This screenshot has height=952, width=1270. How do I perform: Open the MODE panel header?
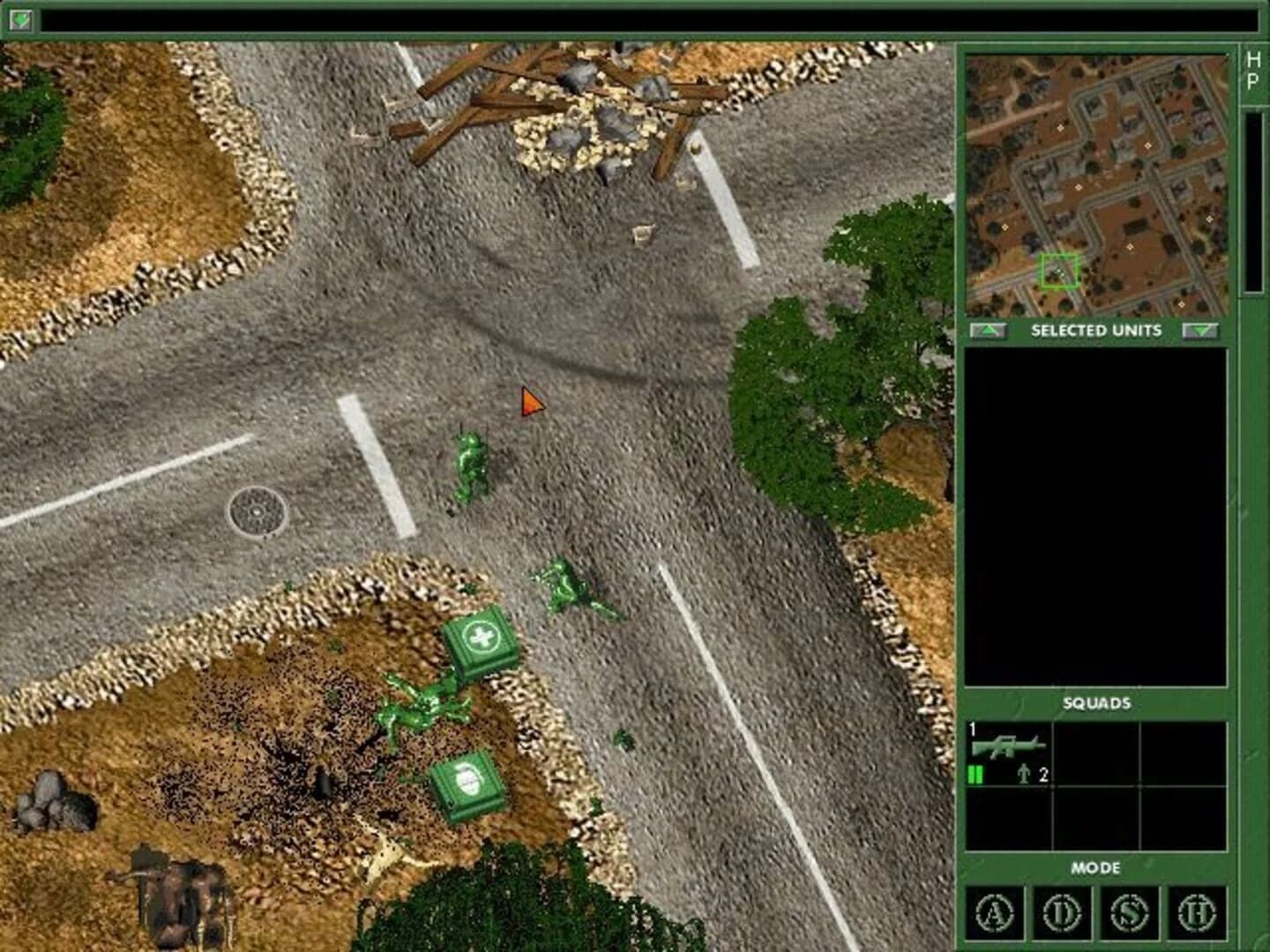click(x=1098, y=868)
